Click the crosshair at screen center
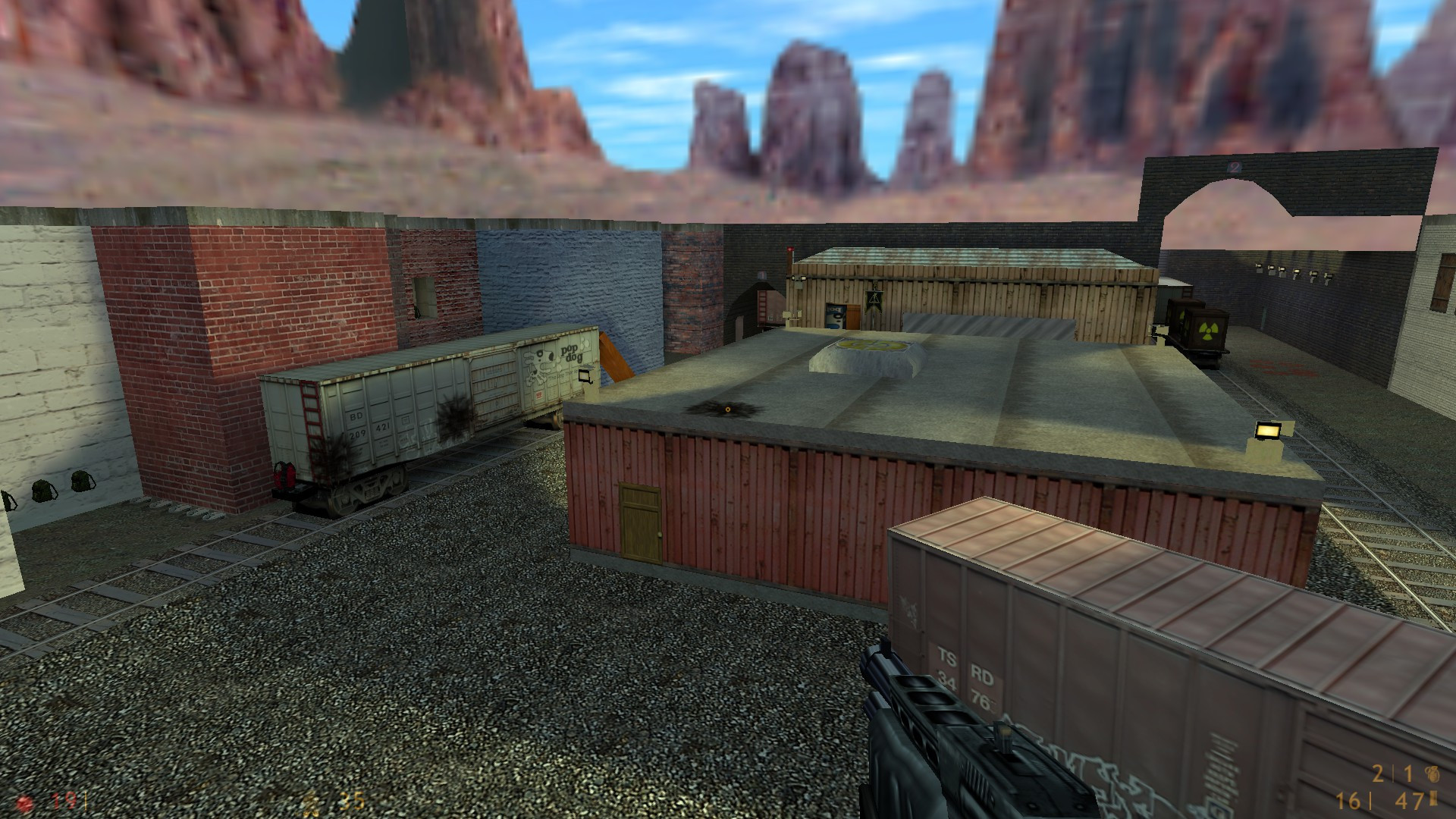This screenshot has width=1456, height=819. click(728, 409)
